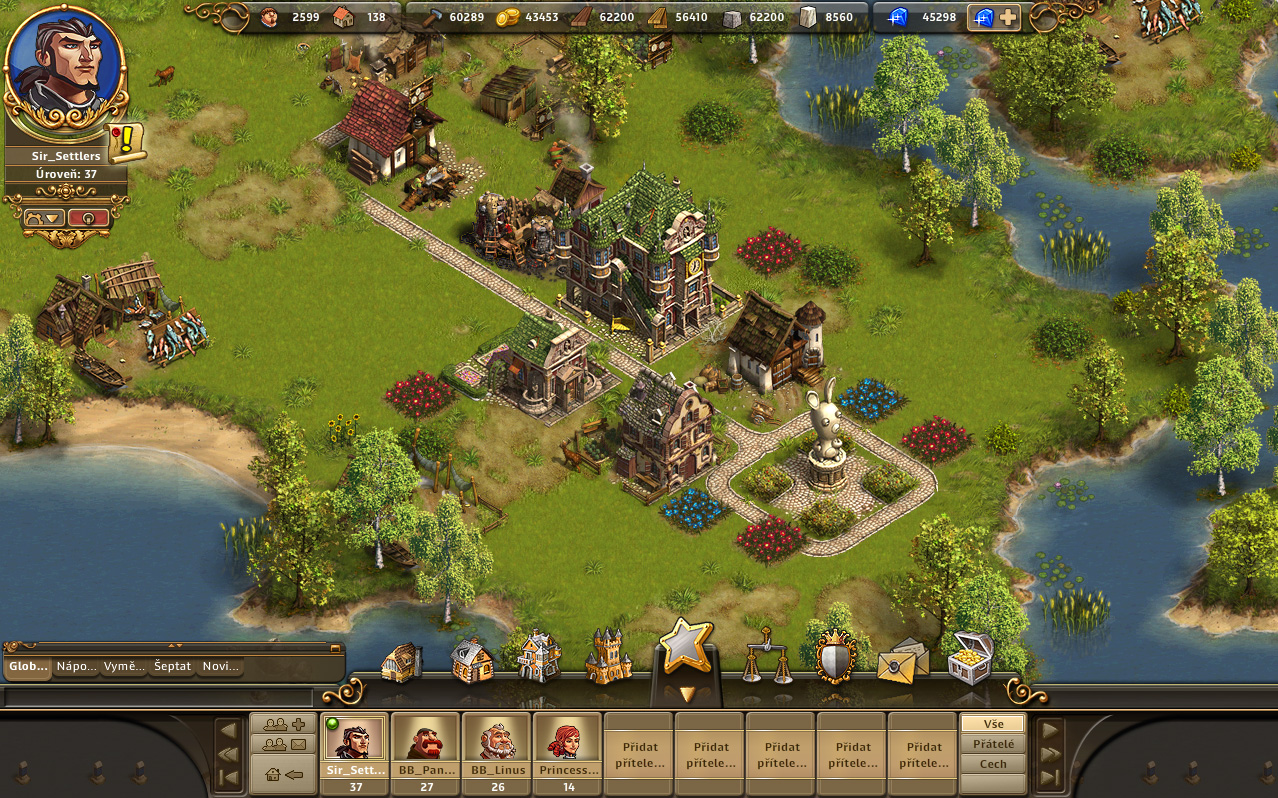Open the castle building menu

coord(609,657)
